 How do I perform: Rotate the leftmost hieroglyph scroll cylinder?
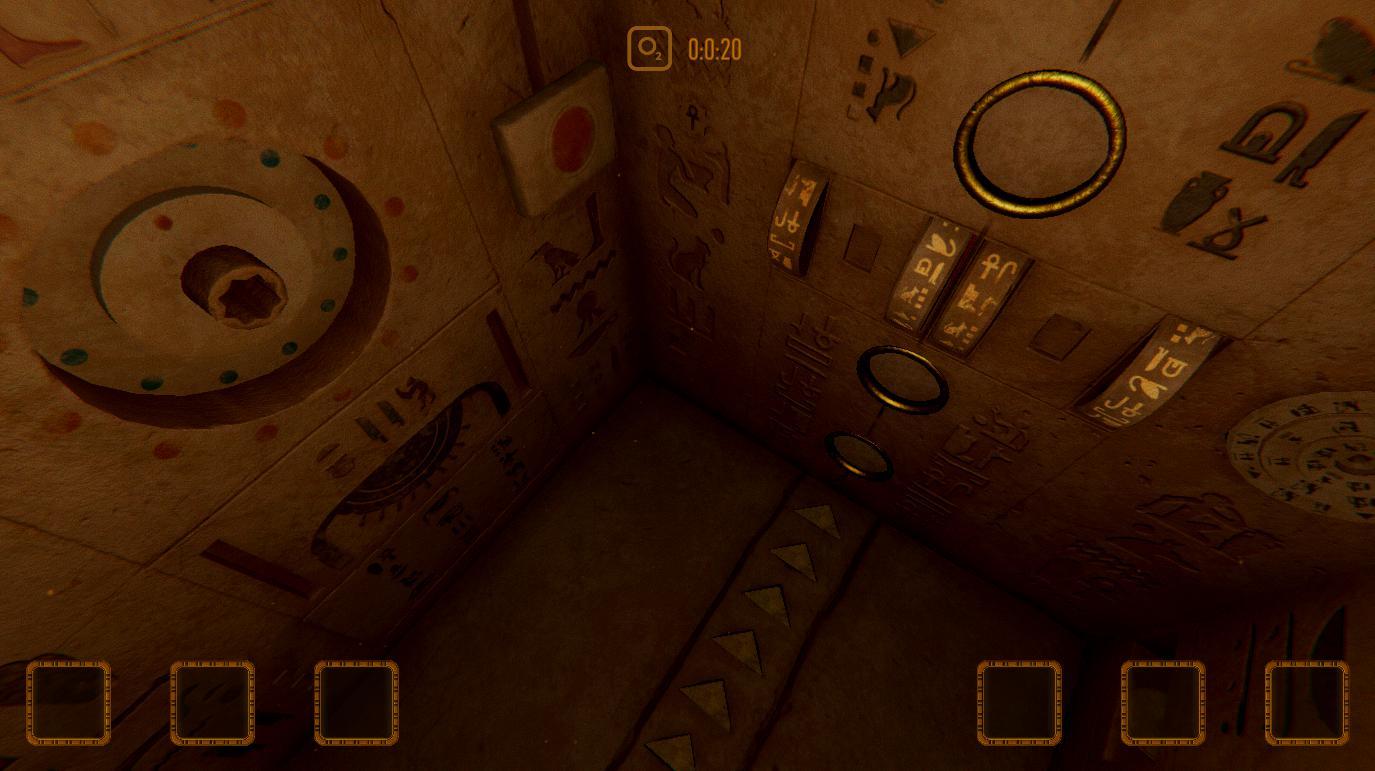pyautogui.click(x=792, y=220)
